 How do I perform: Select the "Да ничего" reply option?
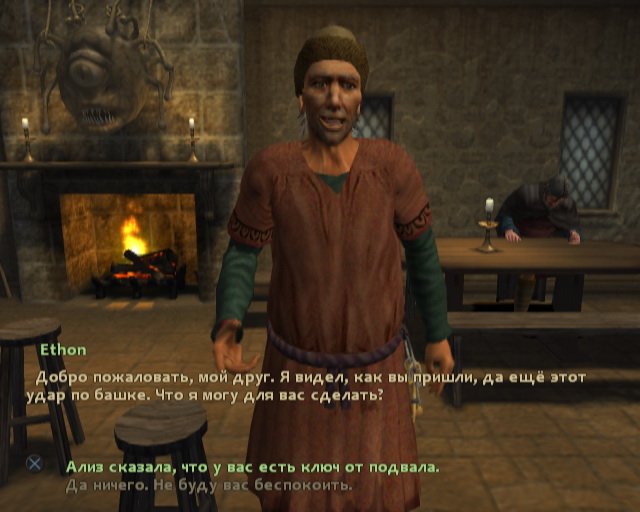point(208,485)
